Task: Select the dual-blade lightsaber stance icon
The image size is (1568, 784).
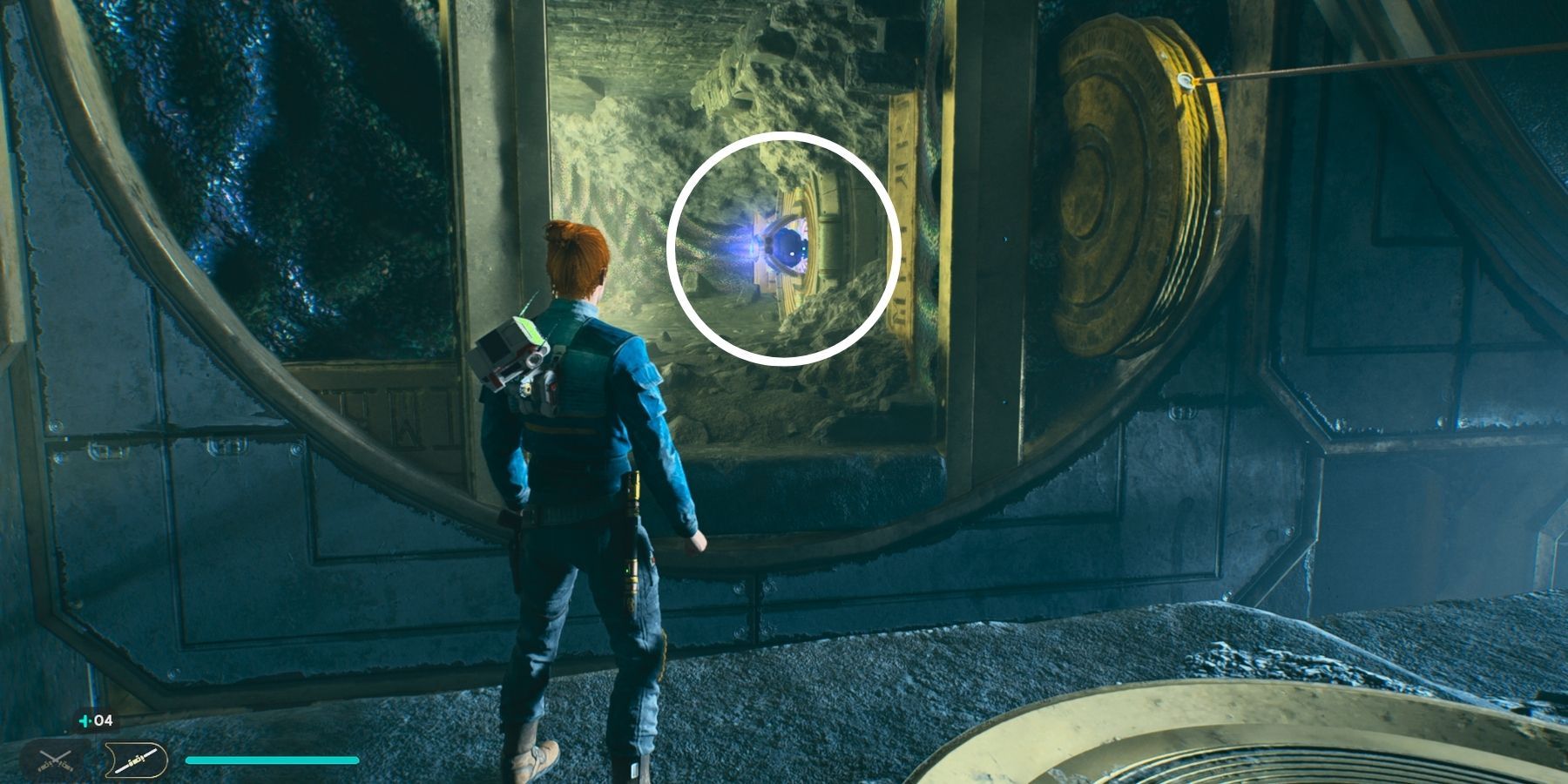Action: 54,760
